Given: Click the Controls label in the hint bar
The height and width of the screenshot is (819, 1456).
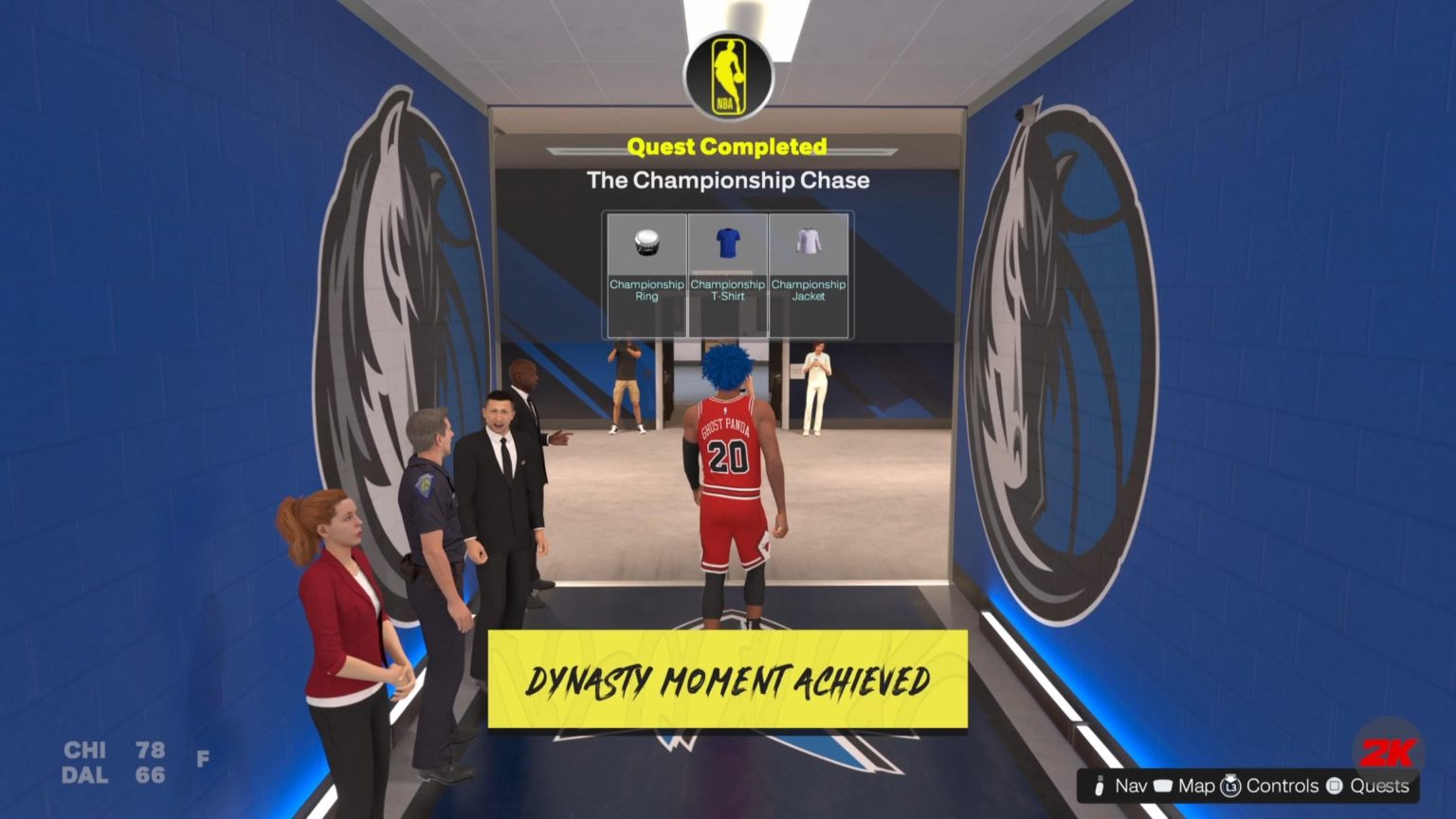Looking at the screenshot, I should [x=1282, y=785].
